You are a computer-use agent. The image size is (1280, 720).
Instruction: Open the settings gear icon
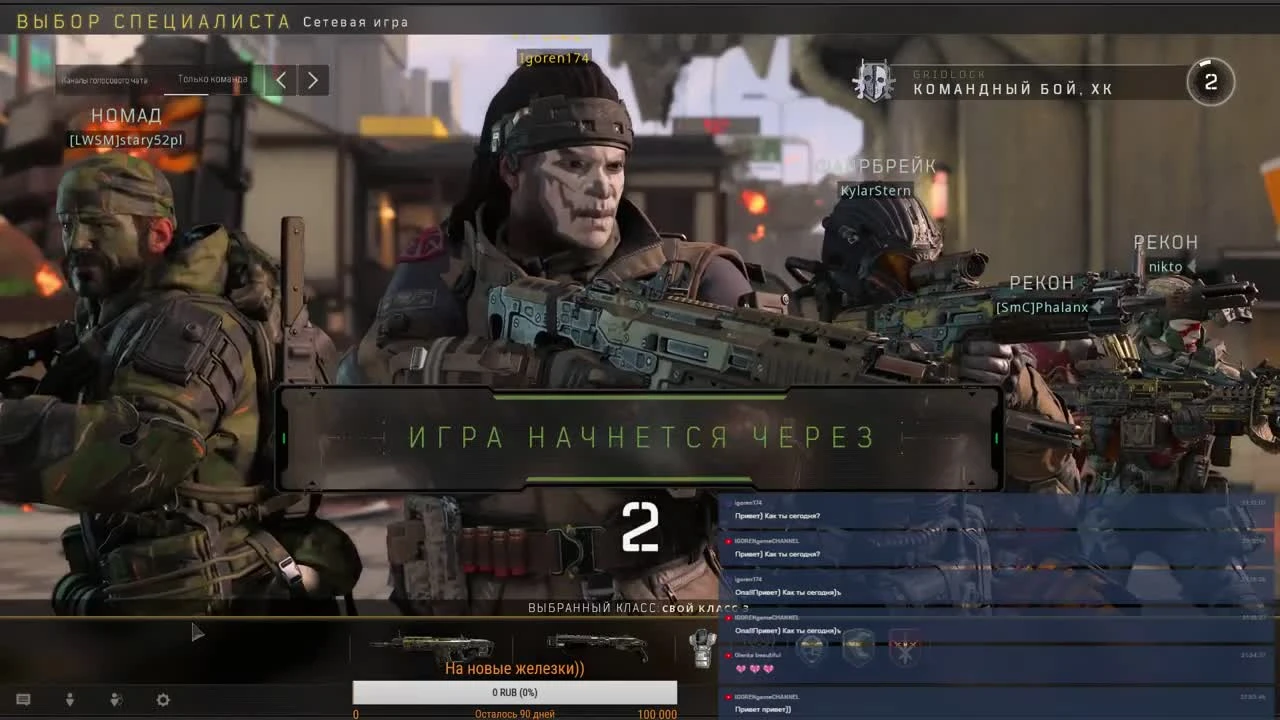pyautogui.click(x=162, y=700)
